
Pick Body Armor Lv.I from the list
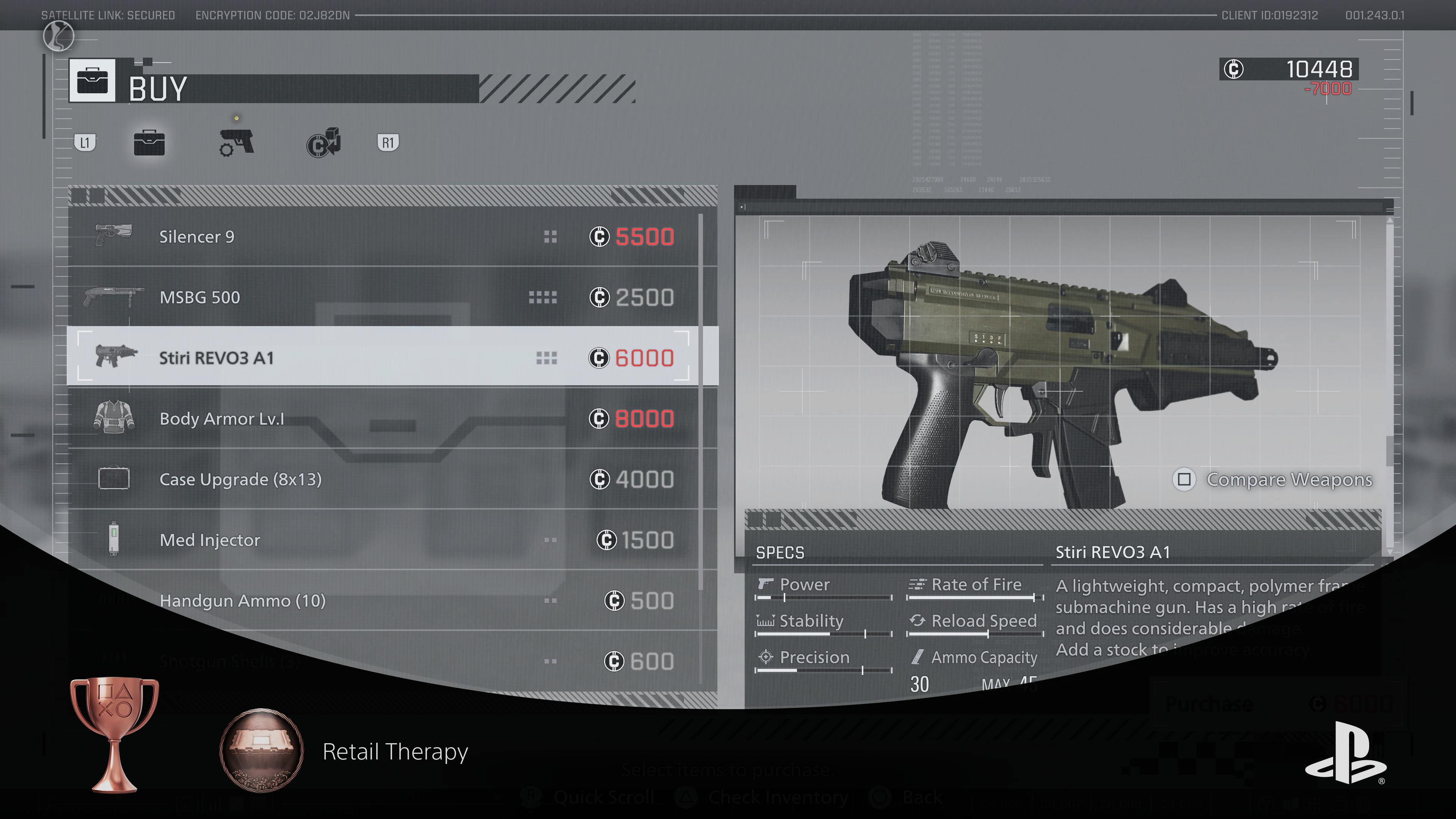[x=384, y=419]
